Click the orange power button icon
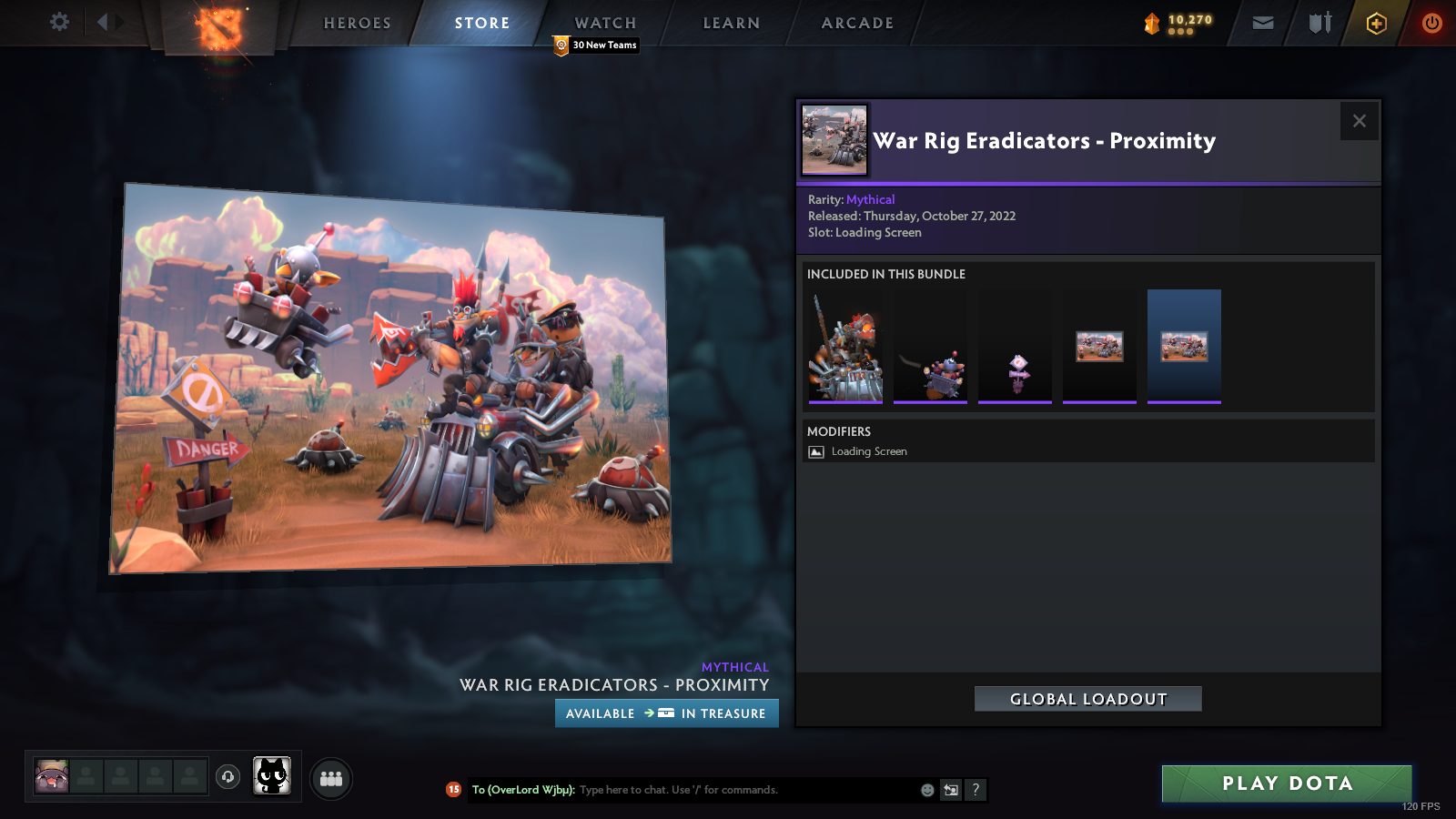 click(x=1431, y=23)
